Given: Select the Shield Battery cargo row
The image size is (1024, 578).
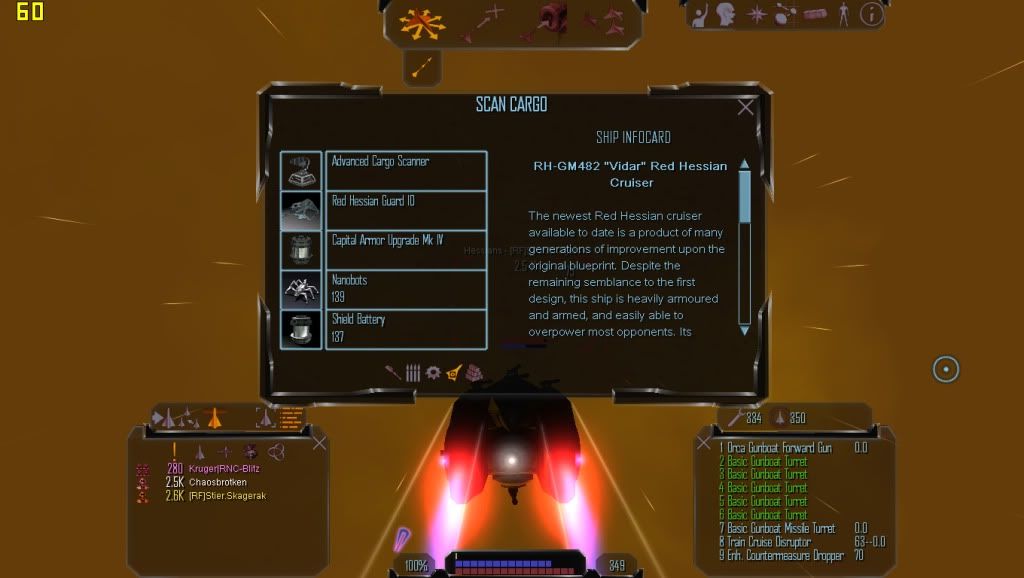Looking at the screenshot, I should pyautogui.click(x=406, y=329).
